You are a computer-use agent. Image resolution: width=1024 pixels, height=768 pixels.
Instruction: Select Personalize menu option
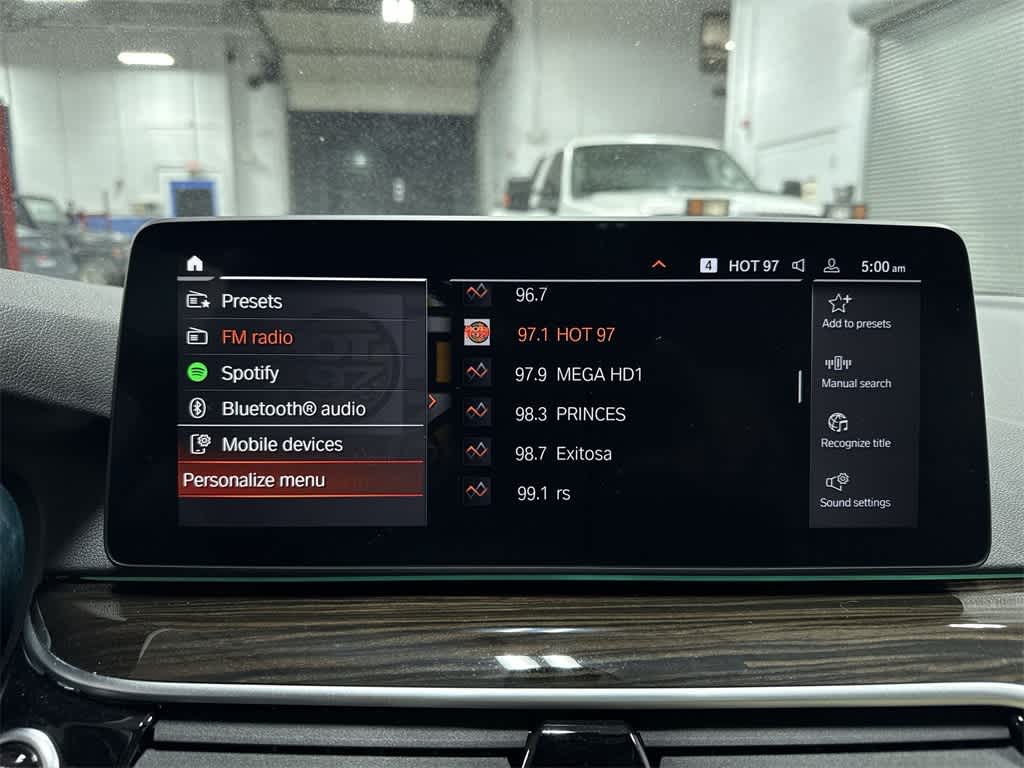point(254,480)
